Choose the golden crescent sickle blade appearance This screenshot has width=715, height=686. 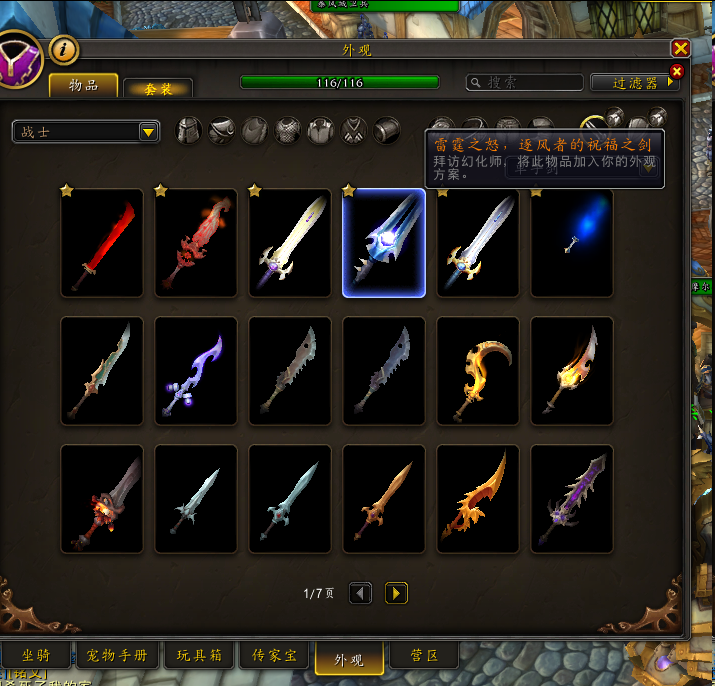click(478, 371)
